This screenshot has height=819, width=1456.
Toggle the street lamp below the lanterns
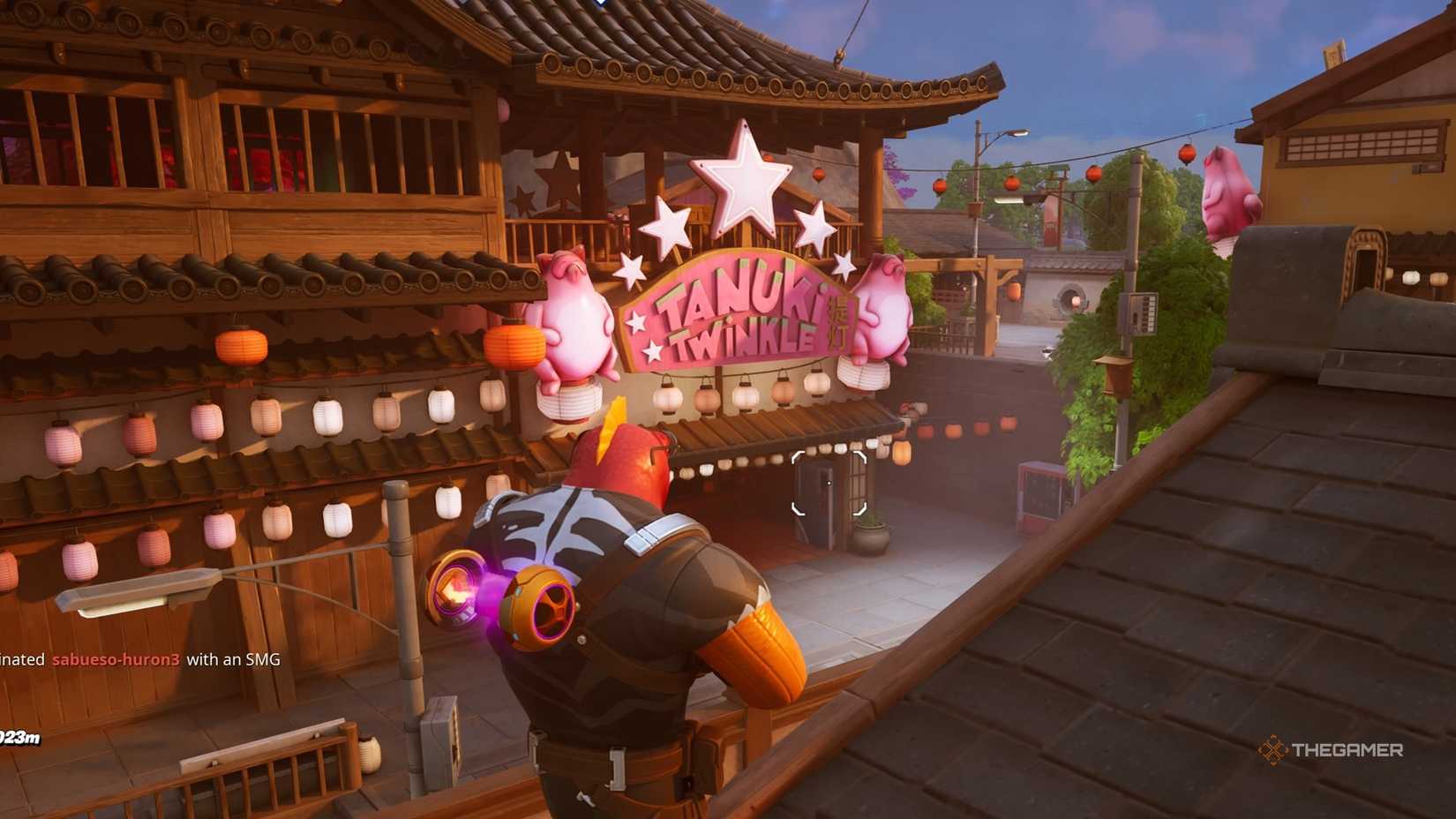coord(141,591)
